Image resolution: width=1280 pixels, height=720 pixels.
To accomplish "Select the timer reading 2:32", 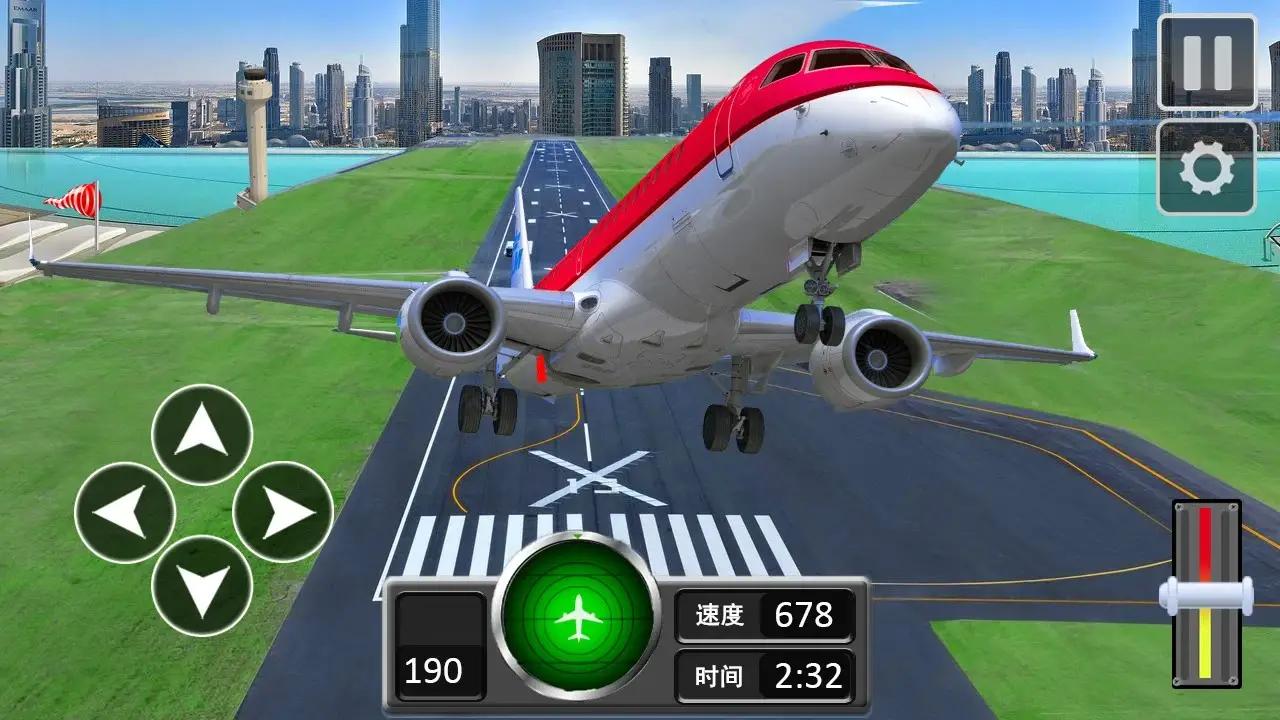I will click(806, 676).
